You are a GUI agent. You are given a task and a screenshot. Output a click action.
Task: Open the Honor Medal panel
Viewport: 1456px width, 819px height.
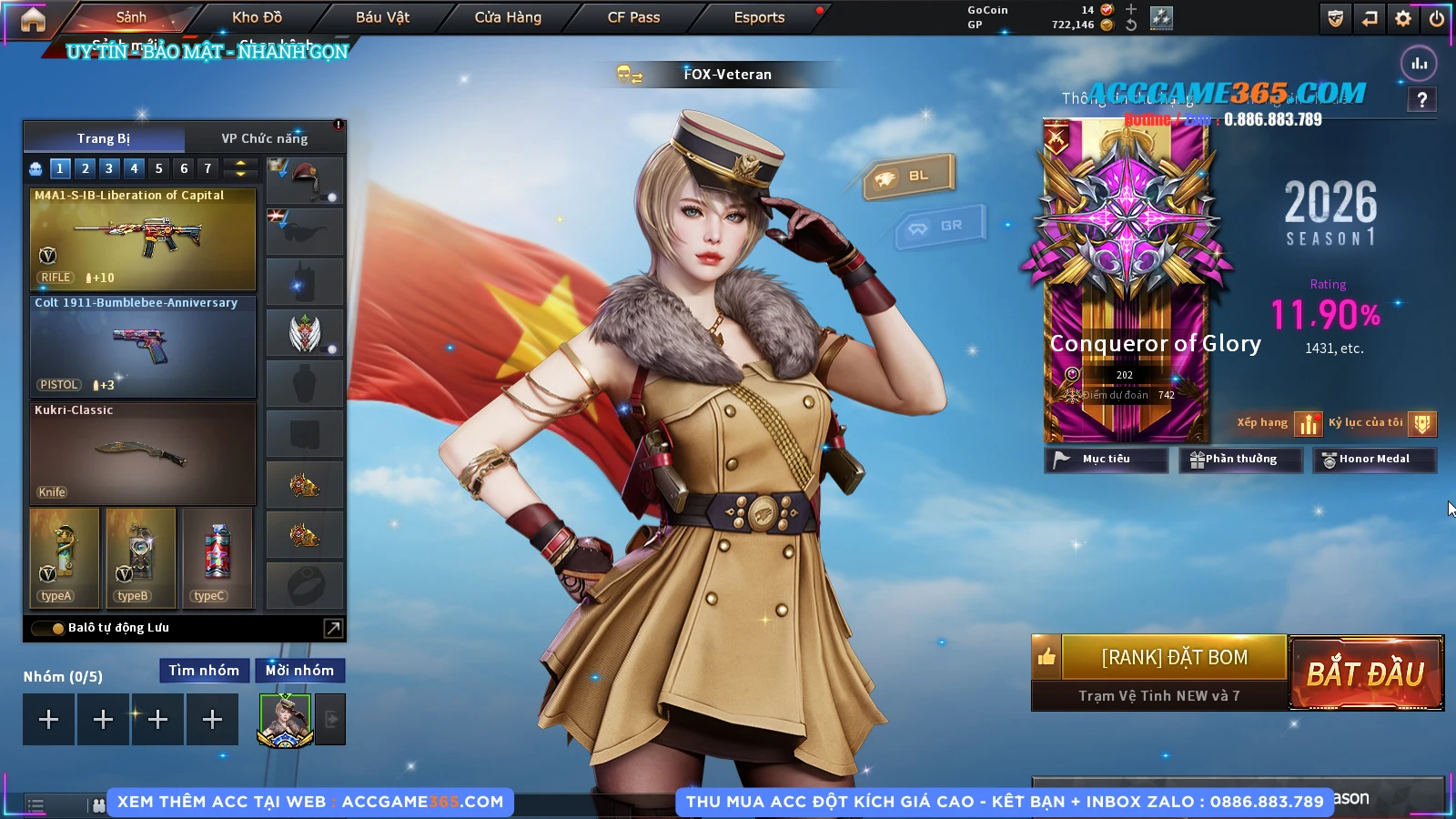(1373, 460)
